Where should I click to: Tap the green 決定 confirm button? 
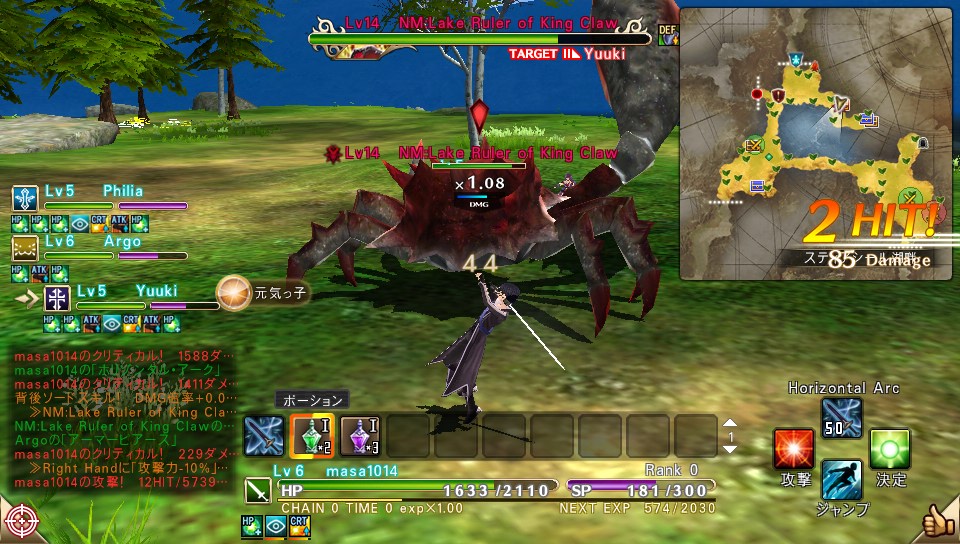[x=889, y=450]
